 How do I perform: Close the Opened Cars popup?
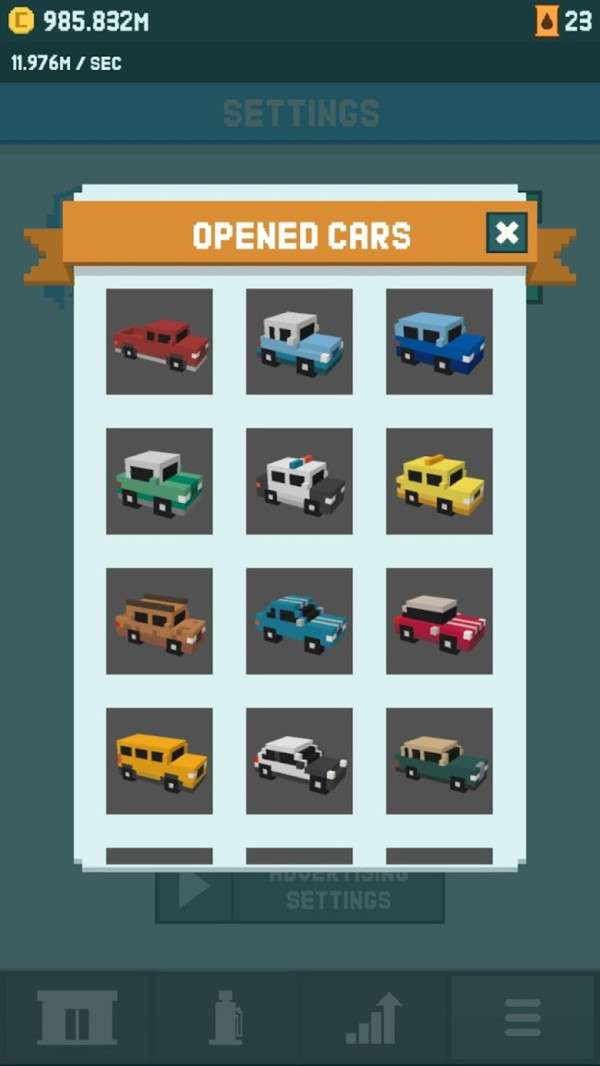[x=507, y=233]
